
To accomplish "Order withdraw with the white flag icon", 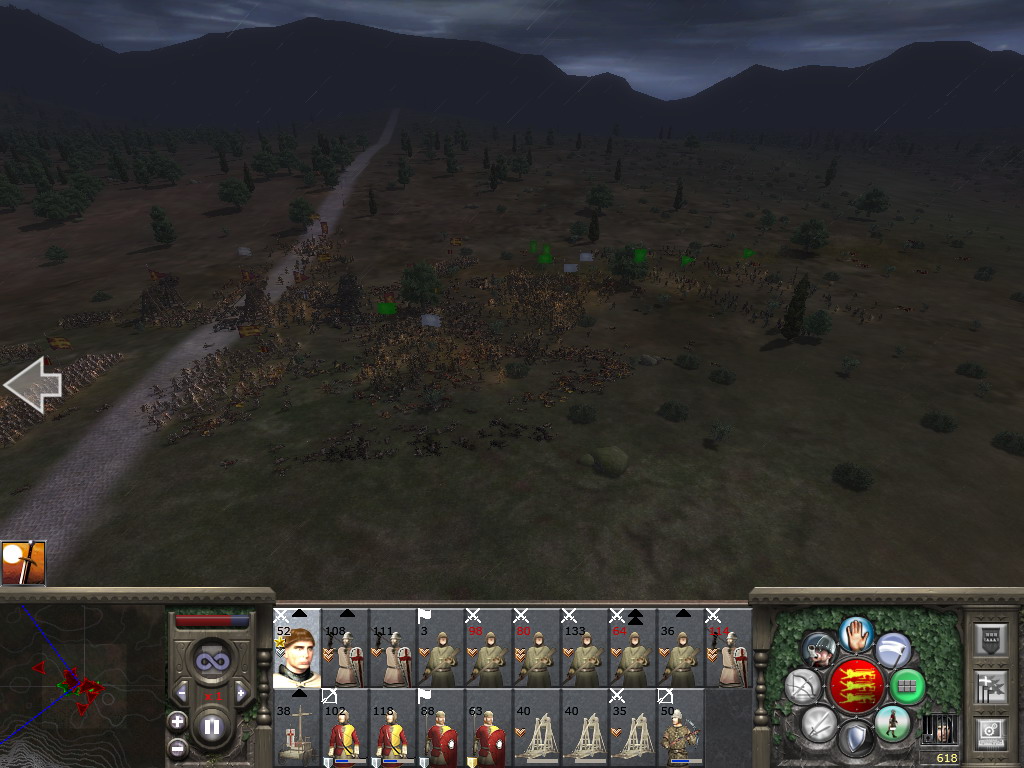I will click(x=893, y=650).
